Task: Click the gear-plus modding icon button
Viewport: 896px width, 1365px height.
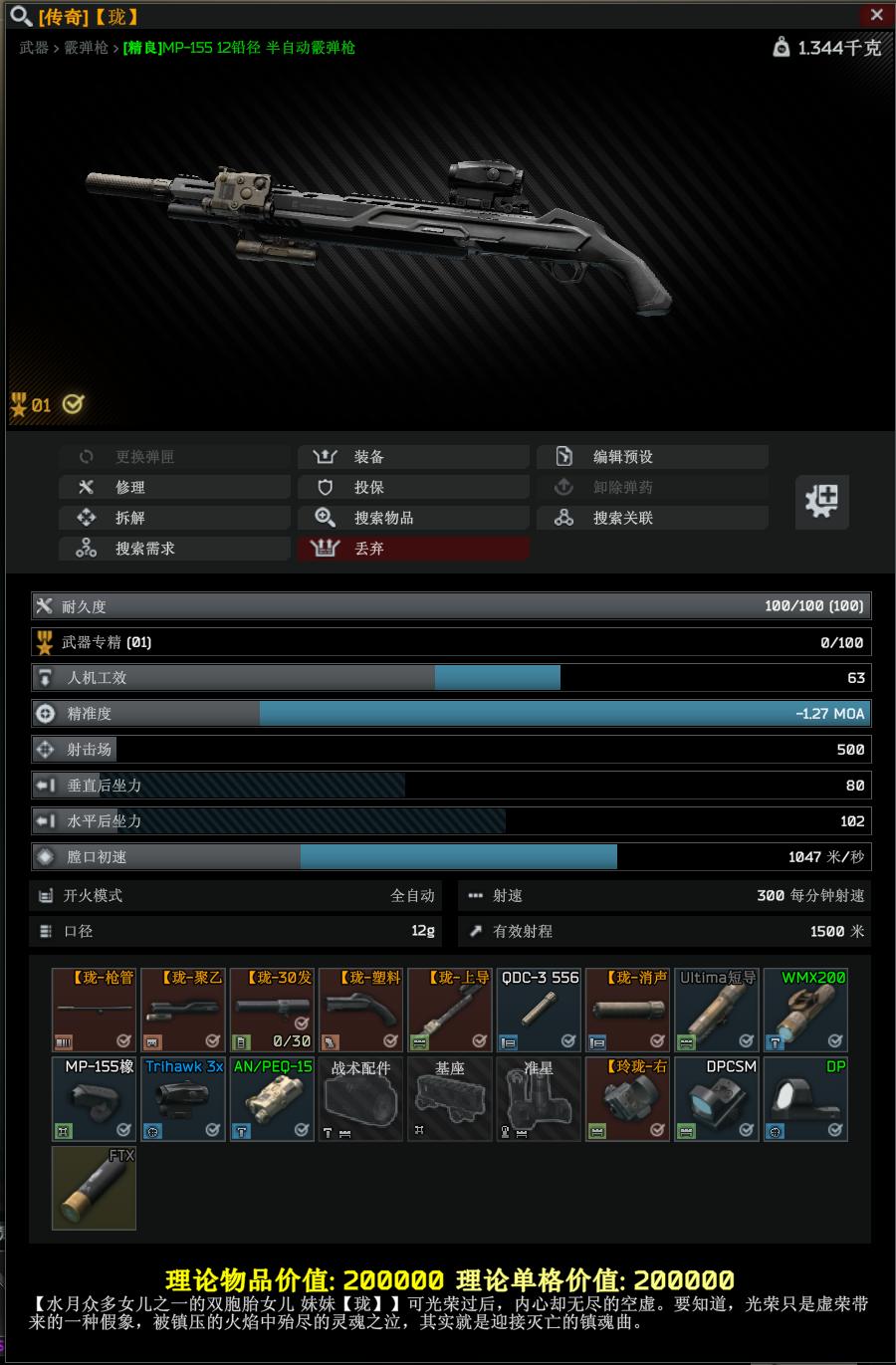Action: click(x=822, y=501)
